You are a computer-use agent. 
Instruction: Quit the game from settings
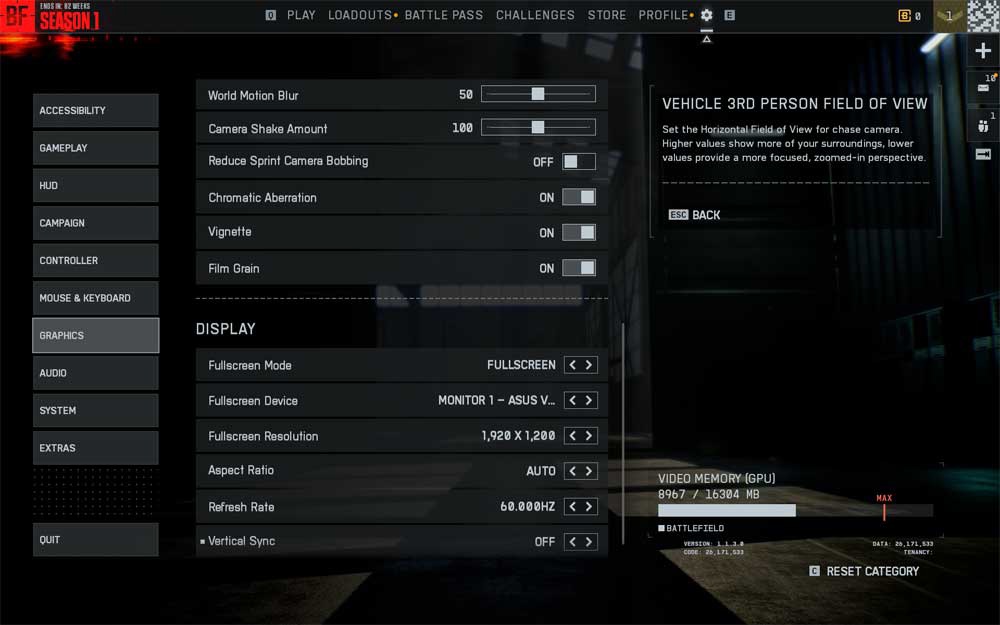95,540
